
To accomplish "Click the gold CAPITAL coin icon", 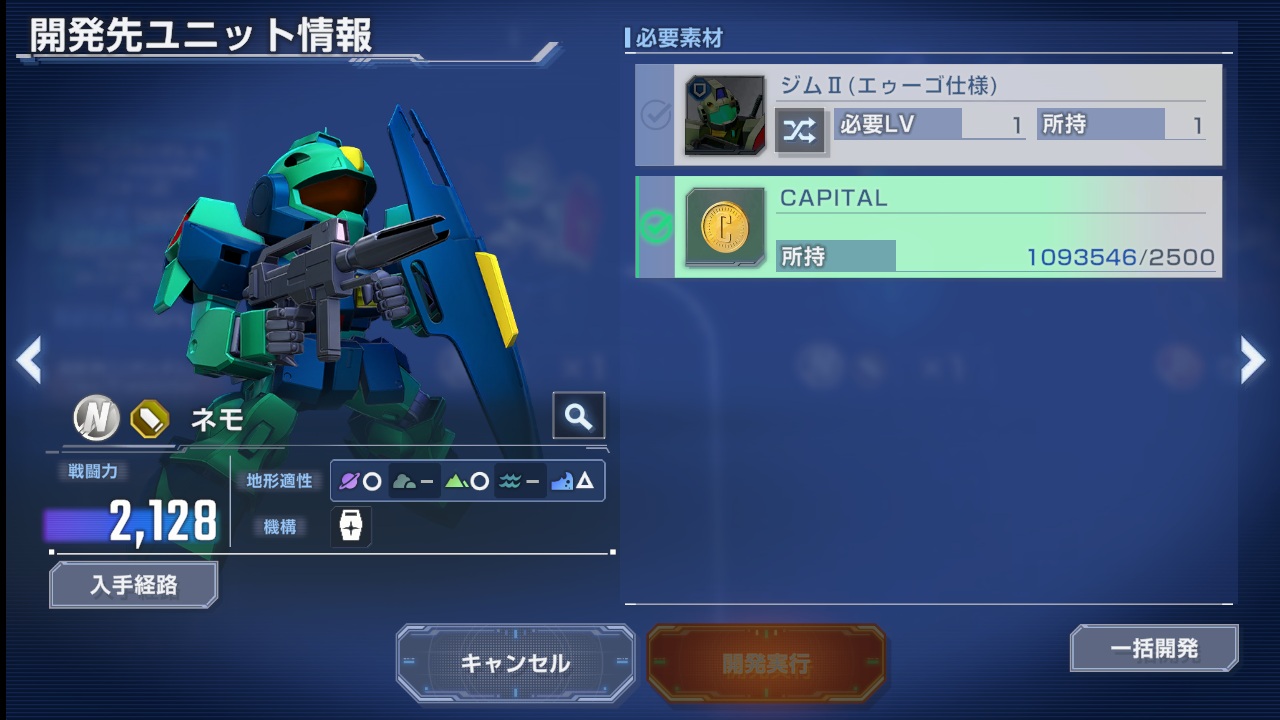I will (x=724, y=227).
